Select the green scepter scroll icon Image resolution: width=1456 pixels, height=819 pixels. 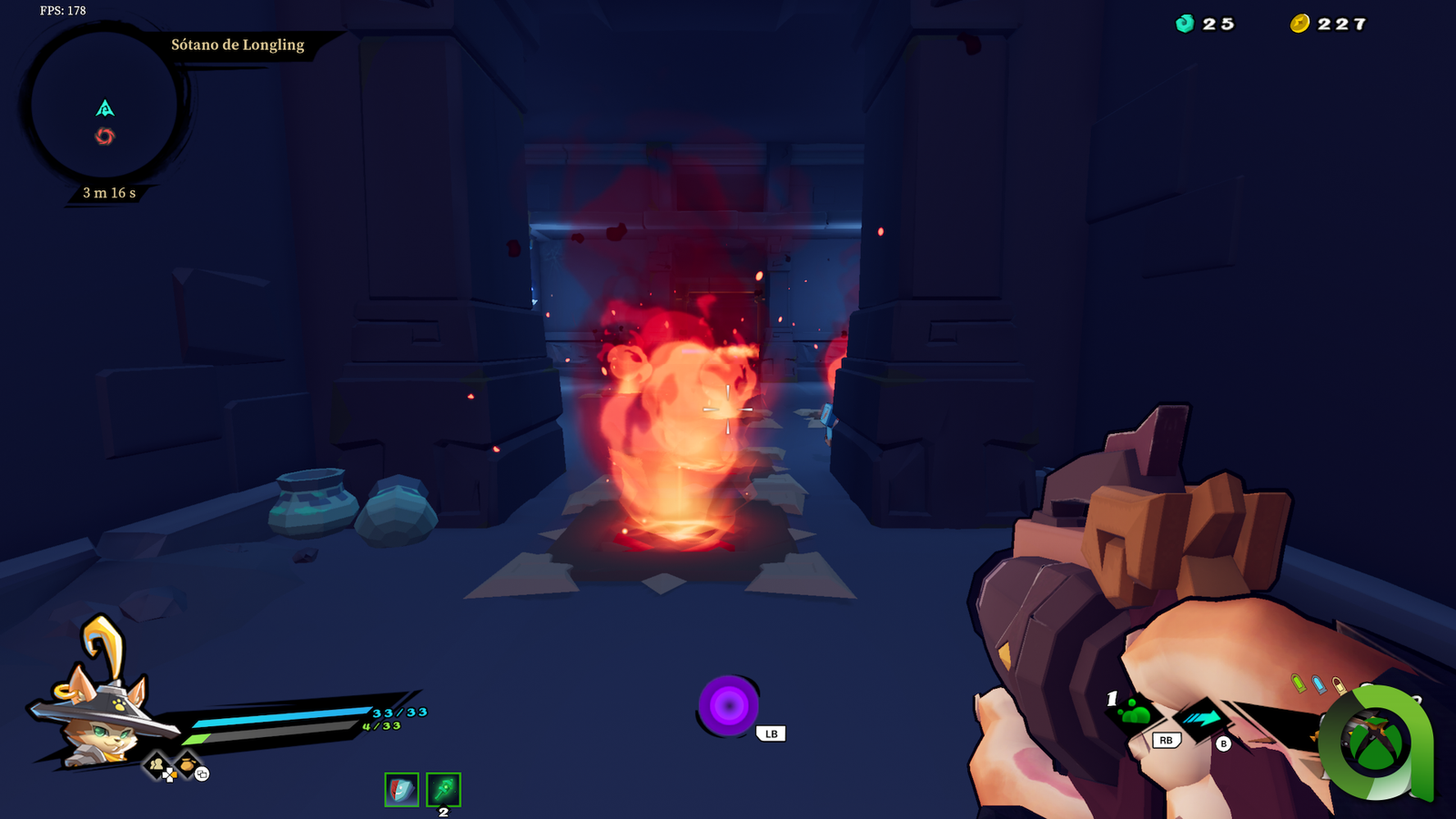(x=443, y=789)
